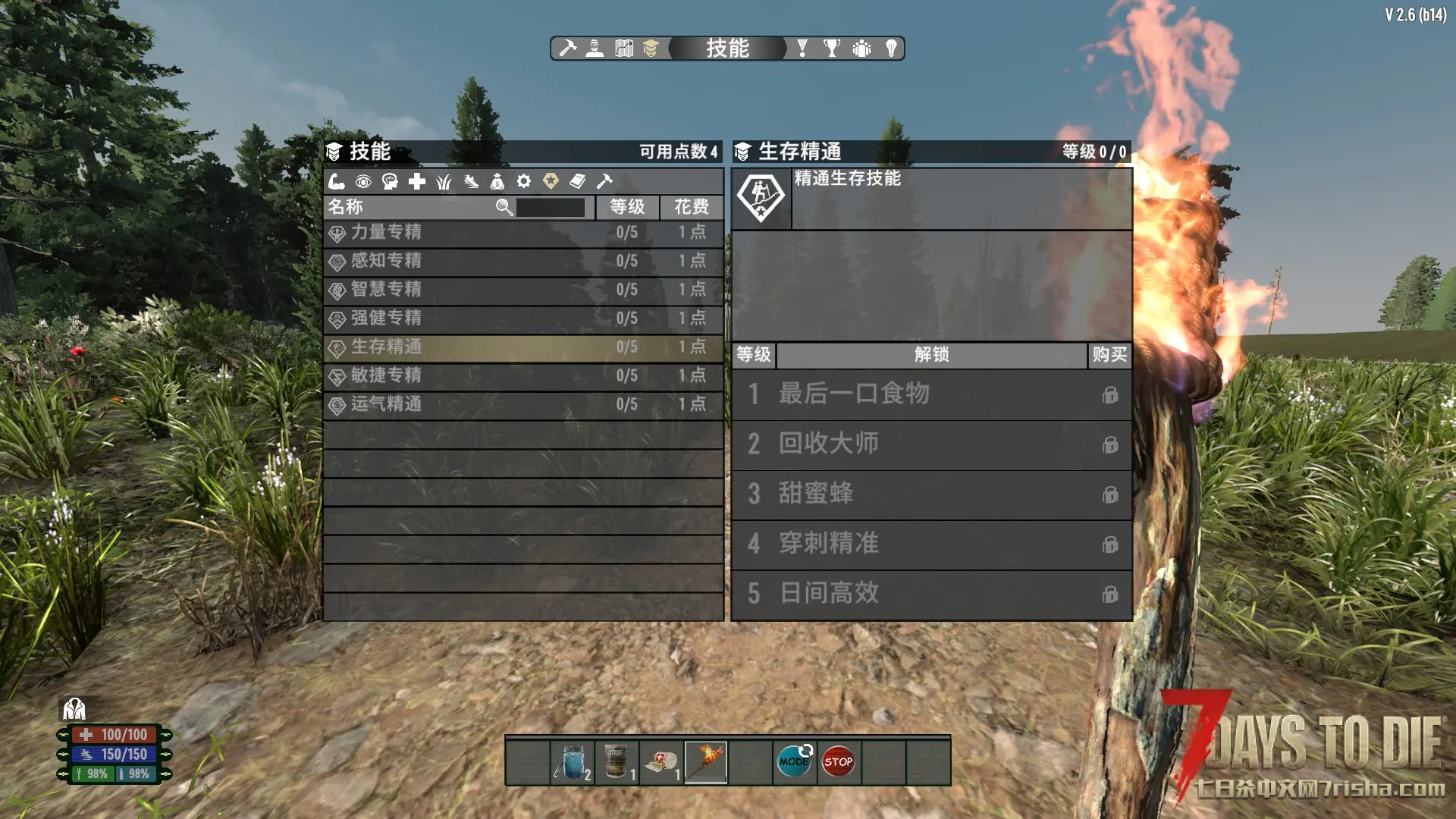This screenshot has height=819, width=1456.
Task: Click the blue MODE hotbar button
Action: point(794,761)
